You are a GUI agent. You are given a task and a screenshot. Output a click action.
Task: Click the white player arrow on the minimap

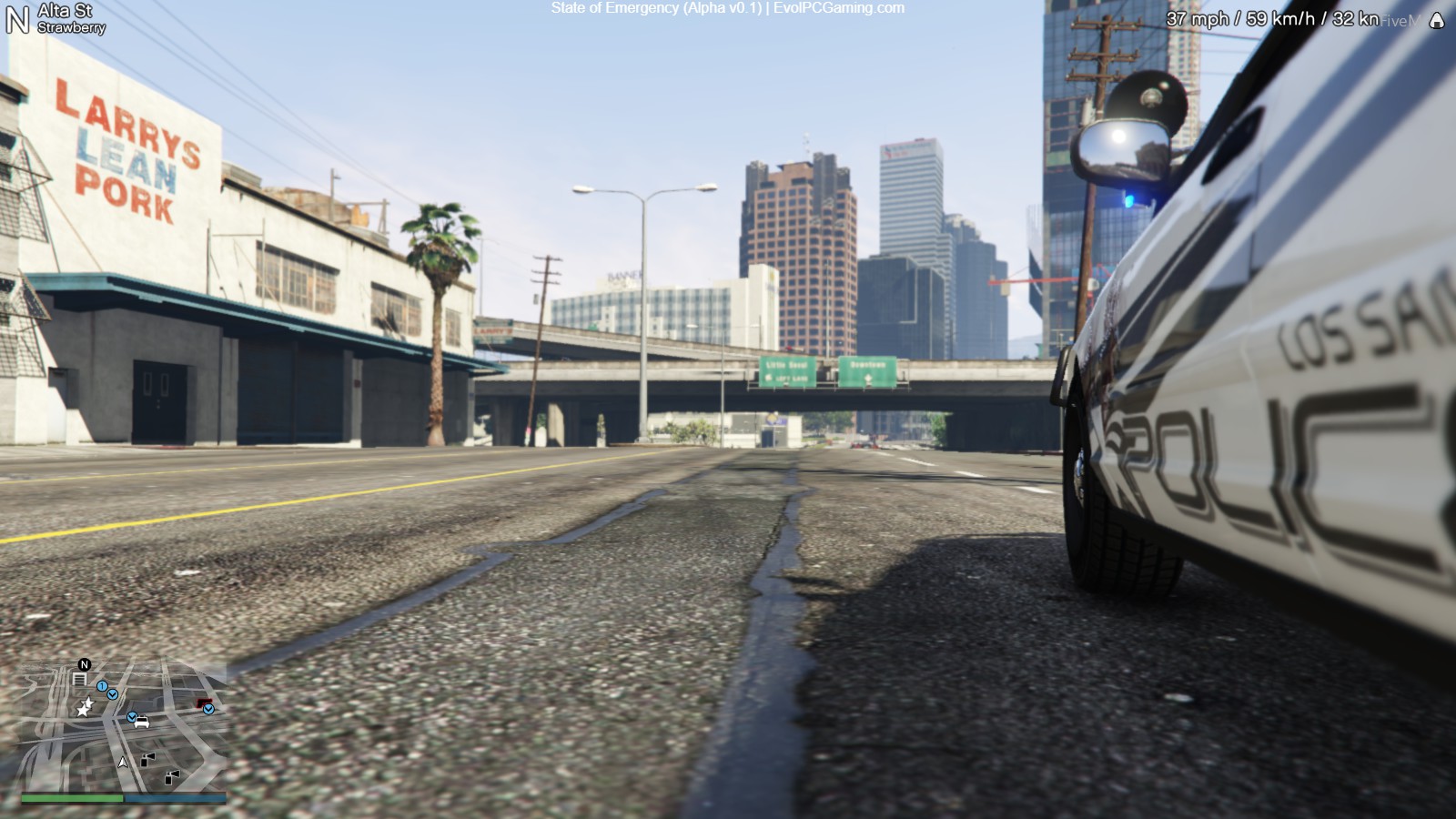tap(123, 762)
